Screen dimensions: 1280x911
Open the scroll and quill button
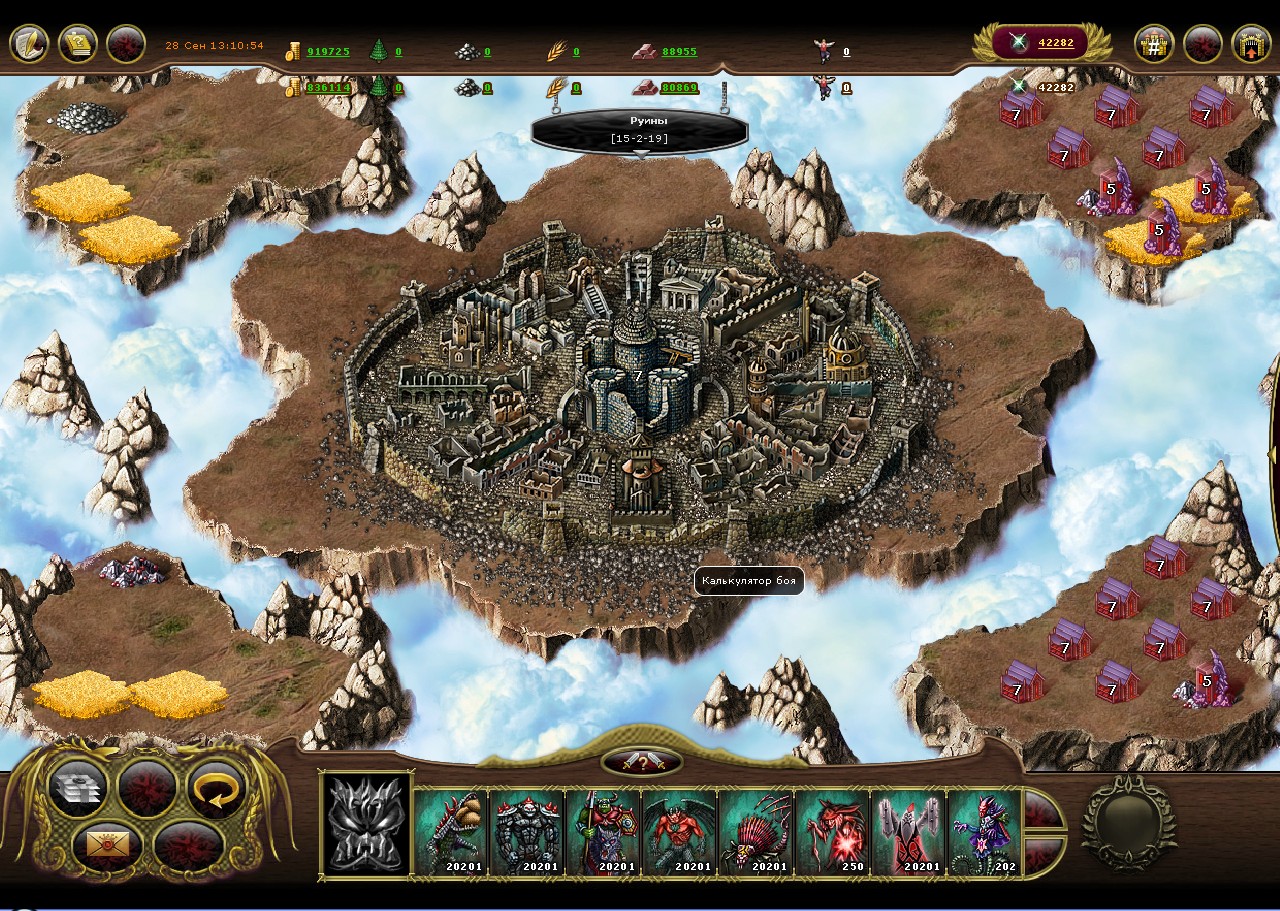pos(28,44)
